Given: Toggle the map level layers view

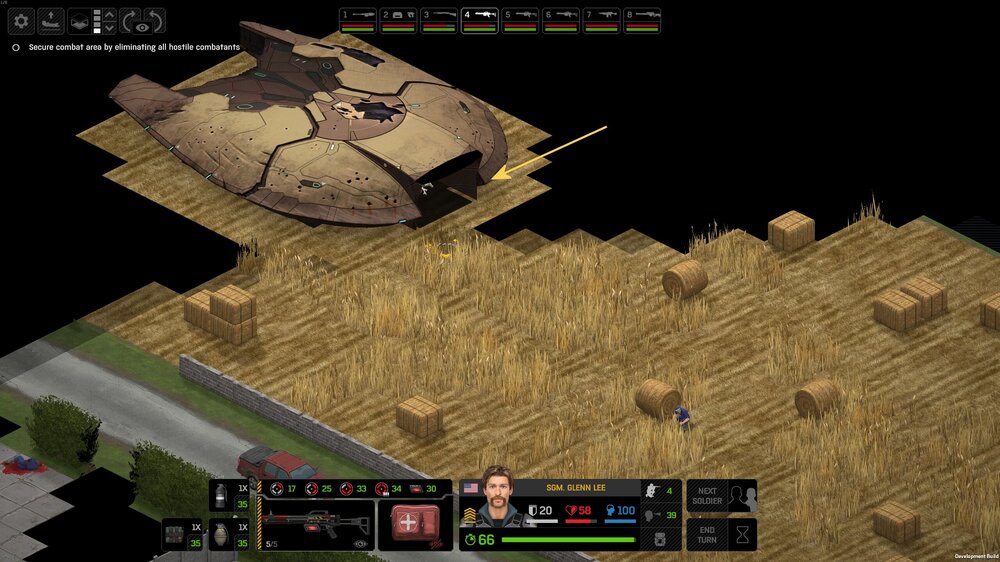Looking at the screenshot, I should point(79,21).
